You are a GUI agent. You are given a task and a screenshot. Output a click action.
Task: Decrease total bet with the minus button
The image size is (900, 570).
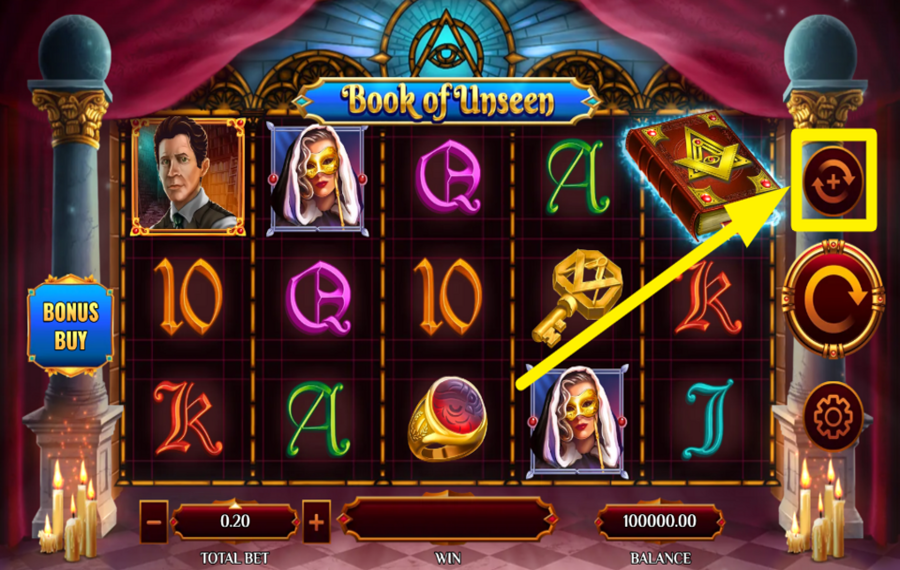click(153, 521)
